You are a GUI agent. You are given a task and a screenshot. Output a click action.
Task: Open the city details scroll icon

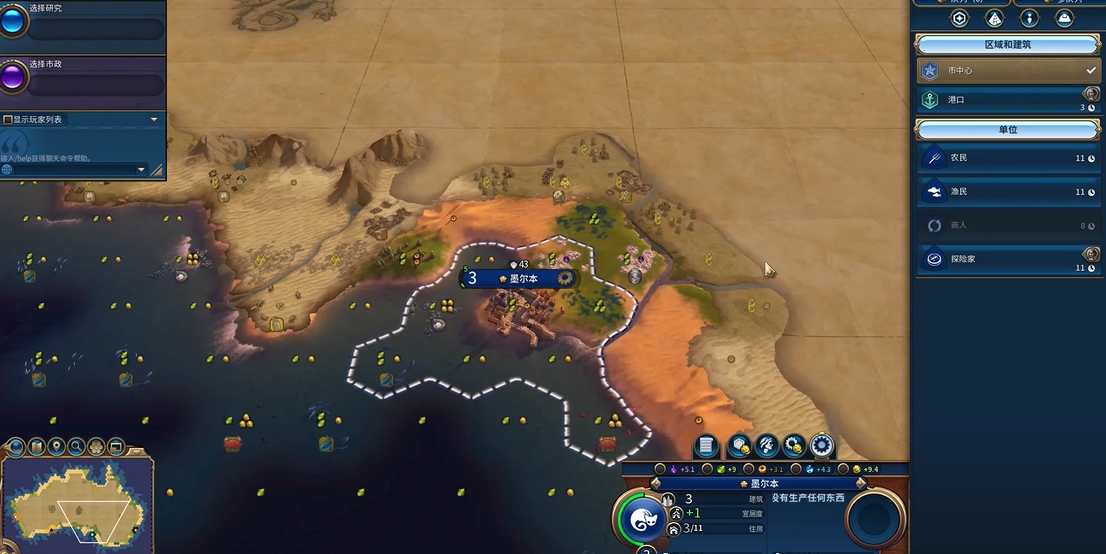point(706,446)
